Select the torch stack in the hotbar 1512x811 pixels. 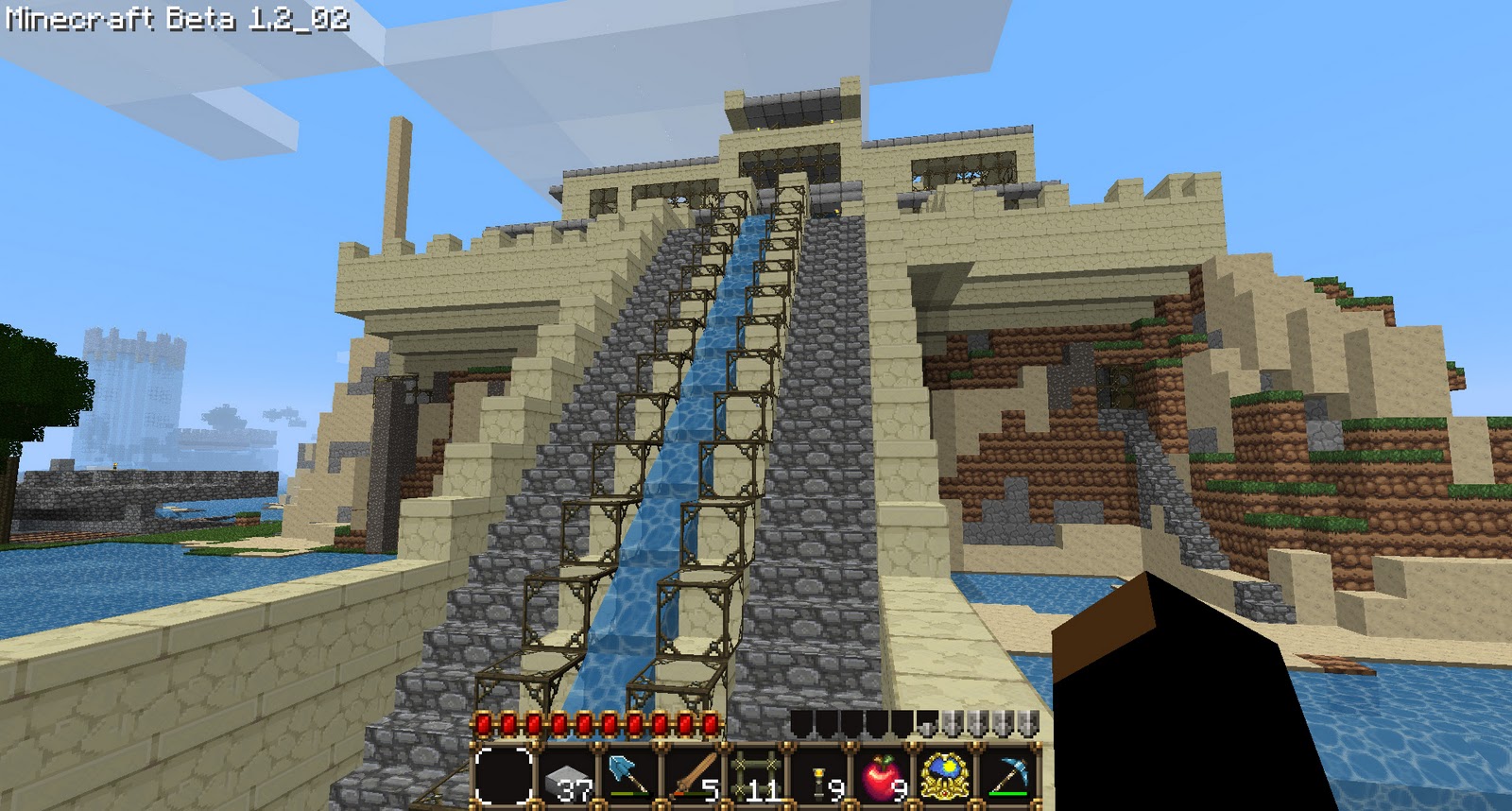tap(820, 777)
